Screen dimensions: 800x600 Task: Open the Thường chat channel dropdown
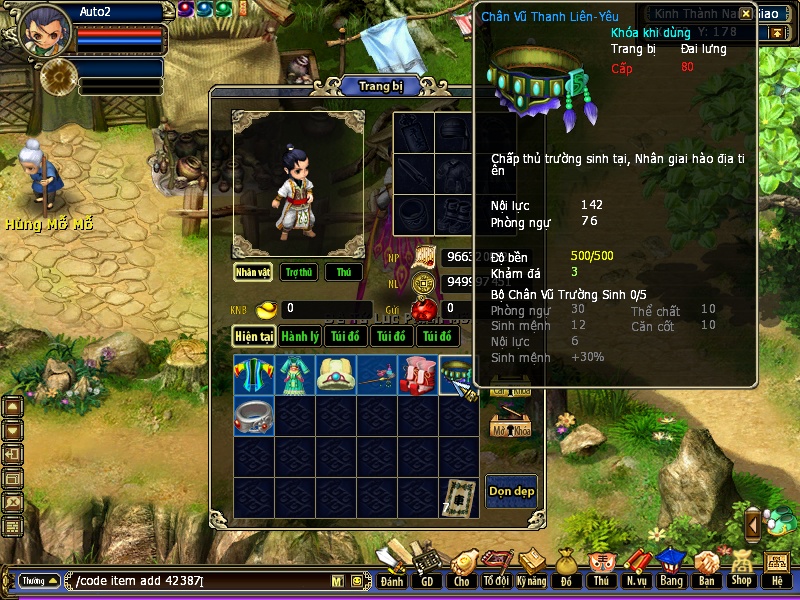38,581
